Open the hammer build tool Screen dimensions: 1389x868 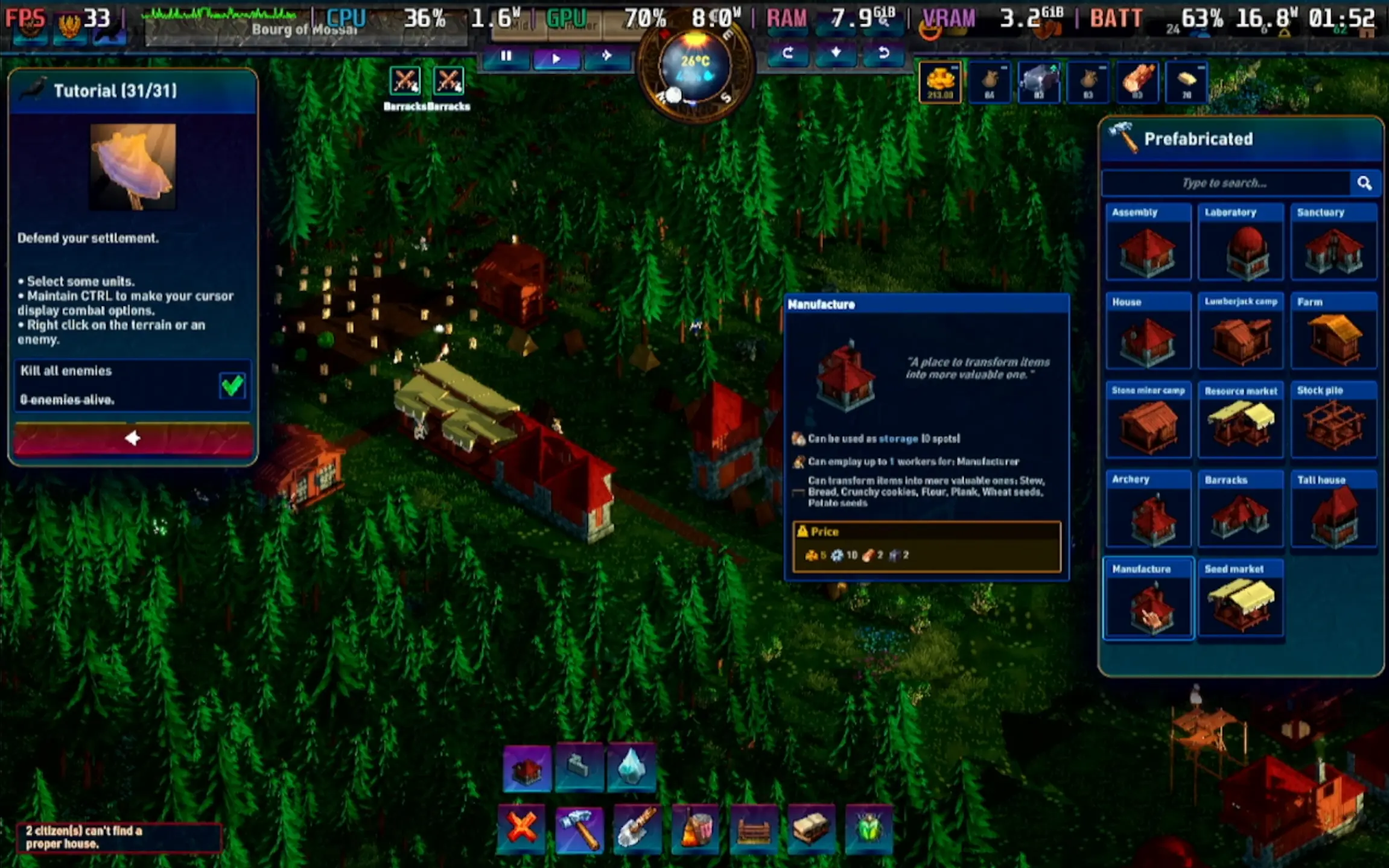point(579,829)
